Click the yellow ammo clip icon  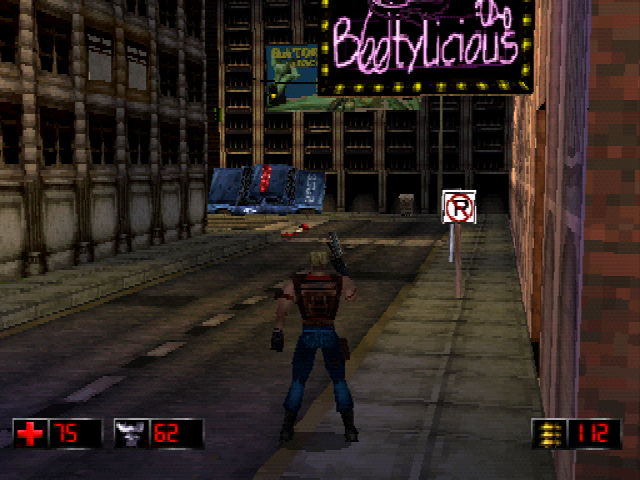coord(550,433)
